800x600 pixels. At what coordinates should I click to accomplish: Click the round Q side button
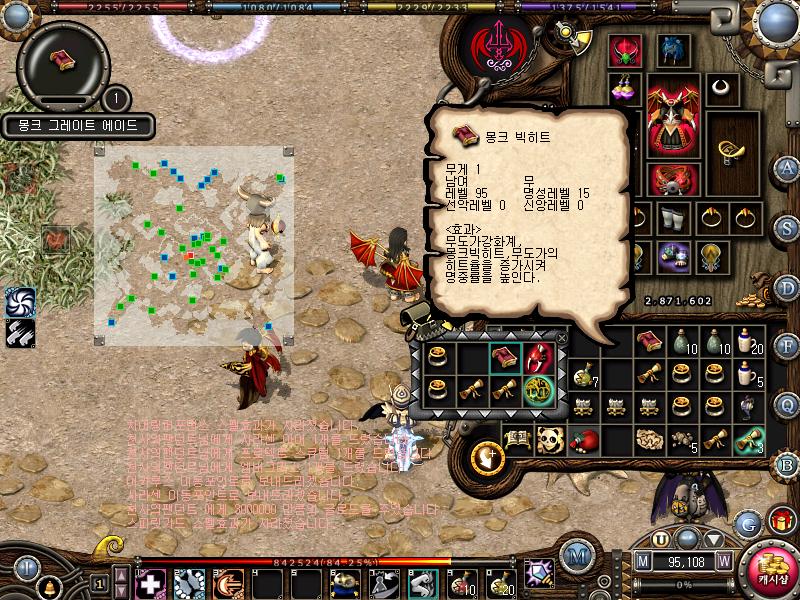787,404
